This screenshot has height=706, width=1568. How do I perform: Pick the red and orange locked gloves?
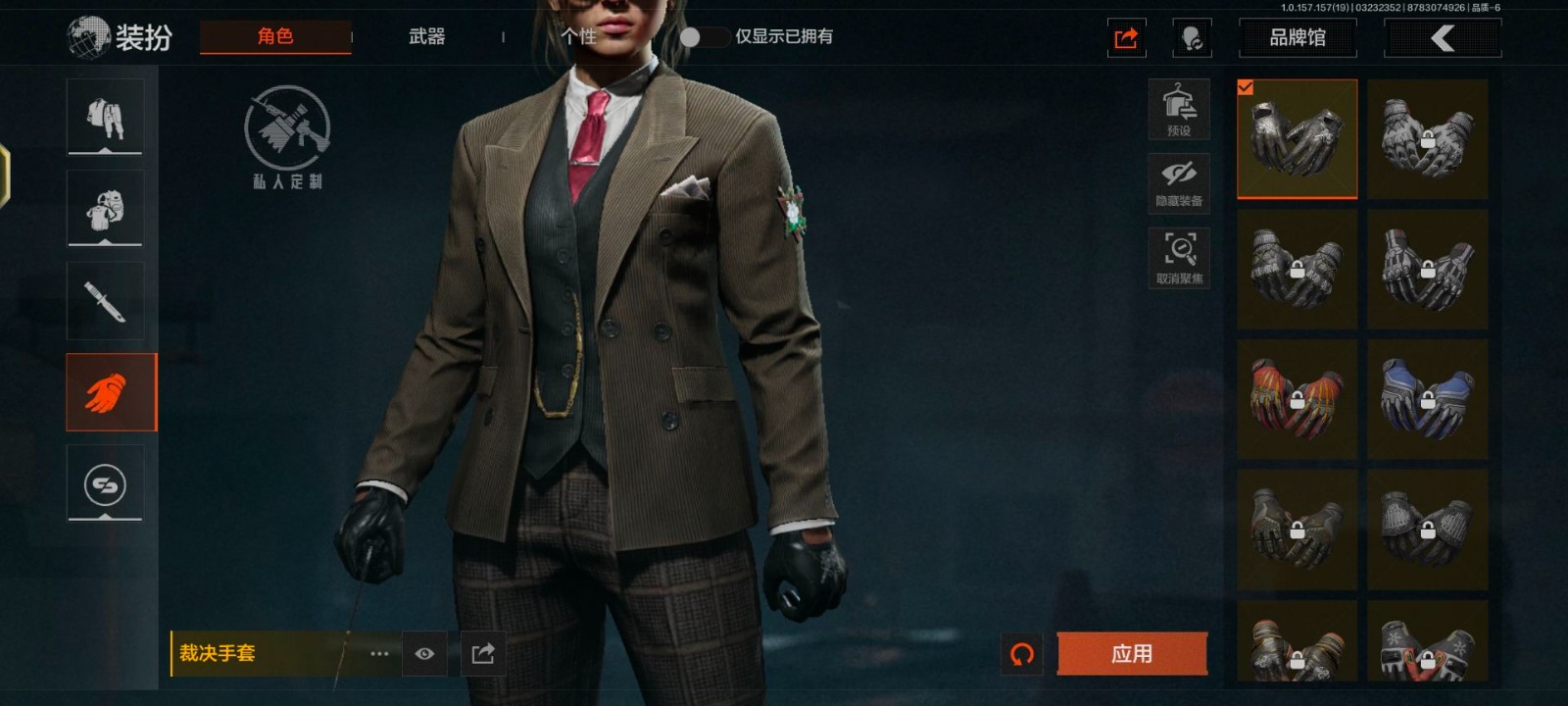click(x=1297, y=399)
